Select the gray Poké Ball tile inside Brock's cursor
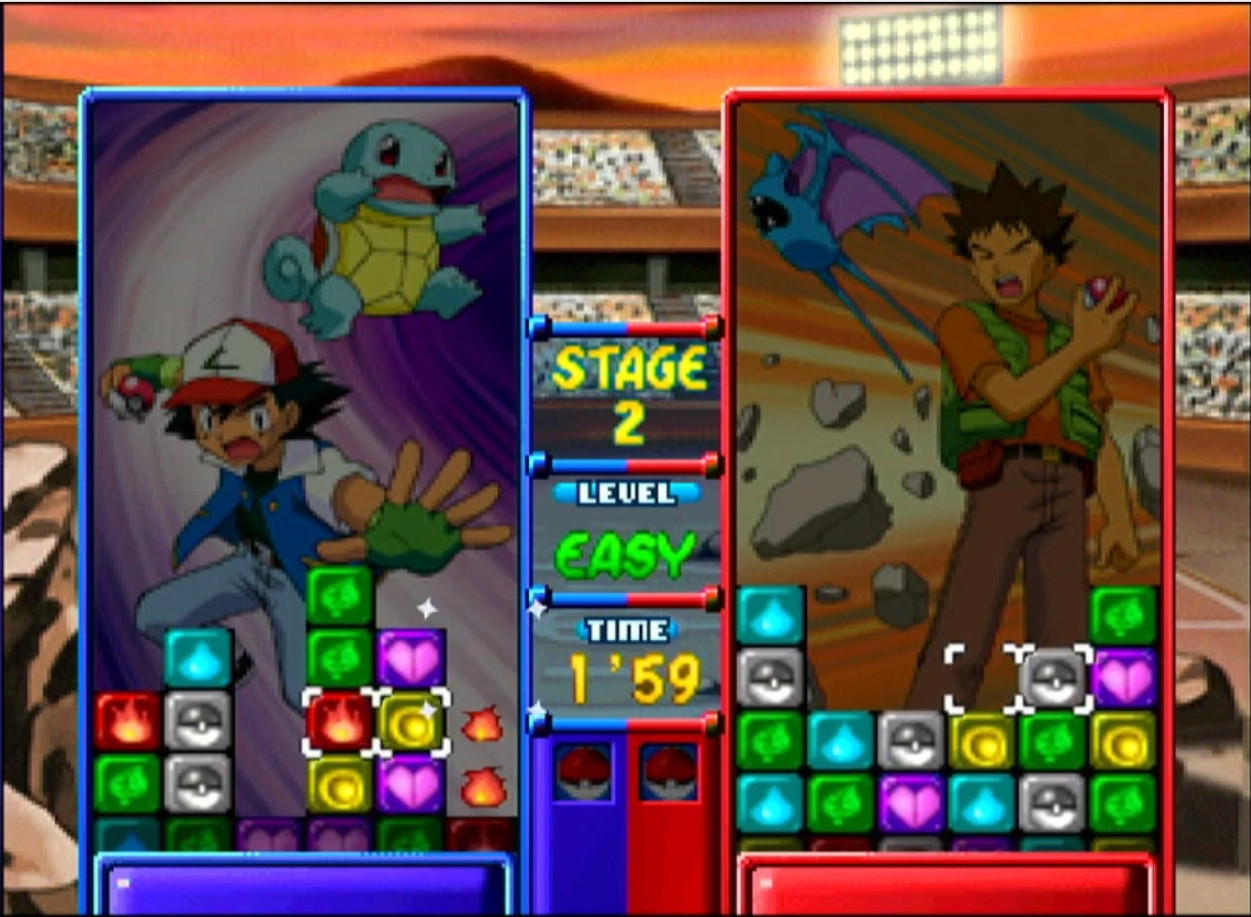The width and height of the screenshot is (1251, 917). tap(1054, 678)
